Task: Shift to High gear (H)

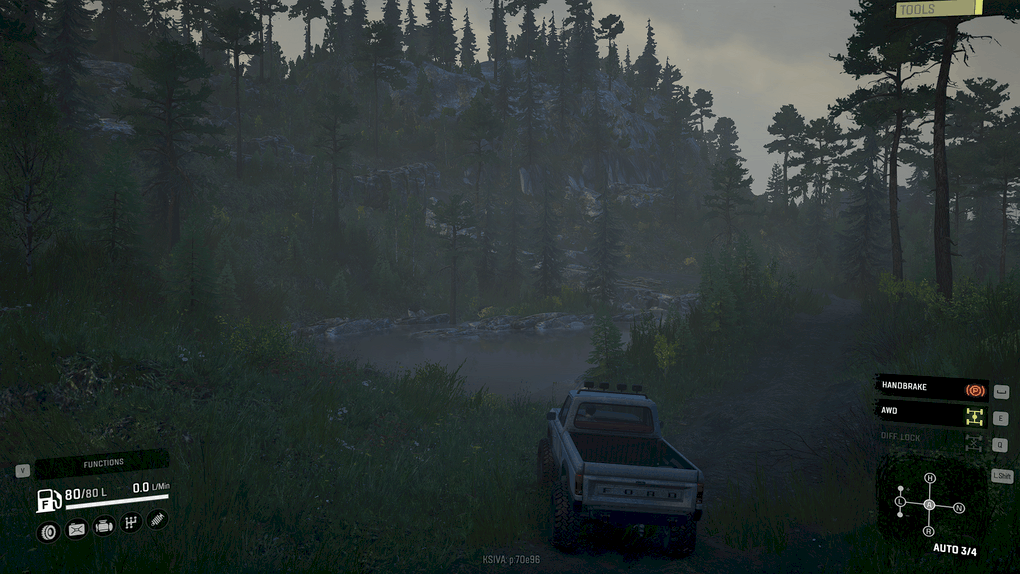Action: [929, 479]
